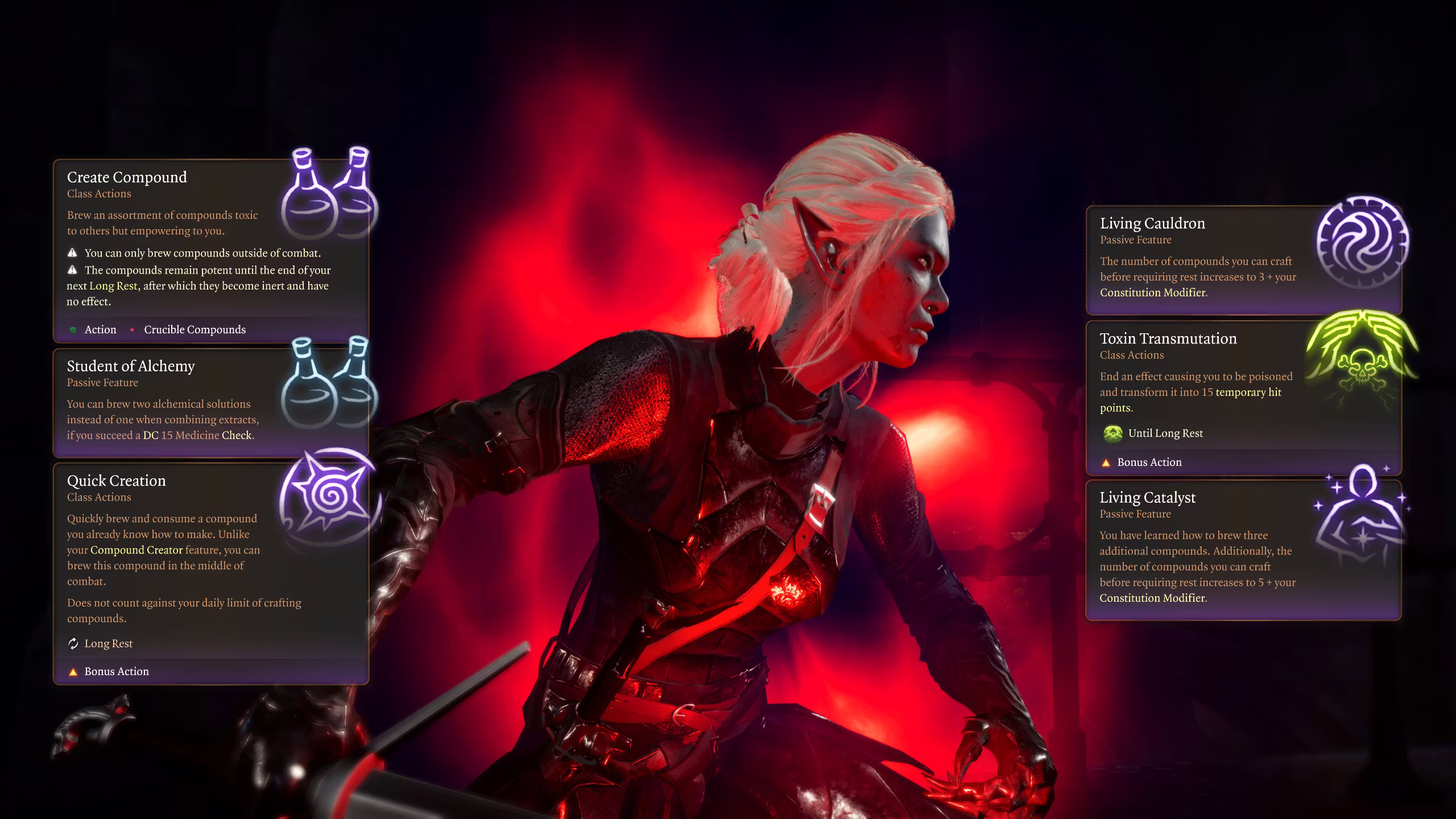Open the Compound Creator keyword link
The image size is (1456, 819).
(x=136, y=550)
